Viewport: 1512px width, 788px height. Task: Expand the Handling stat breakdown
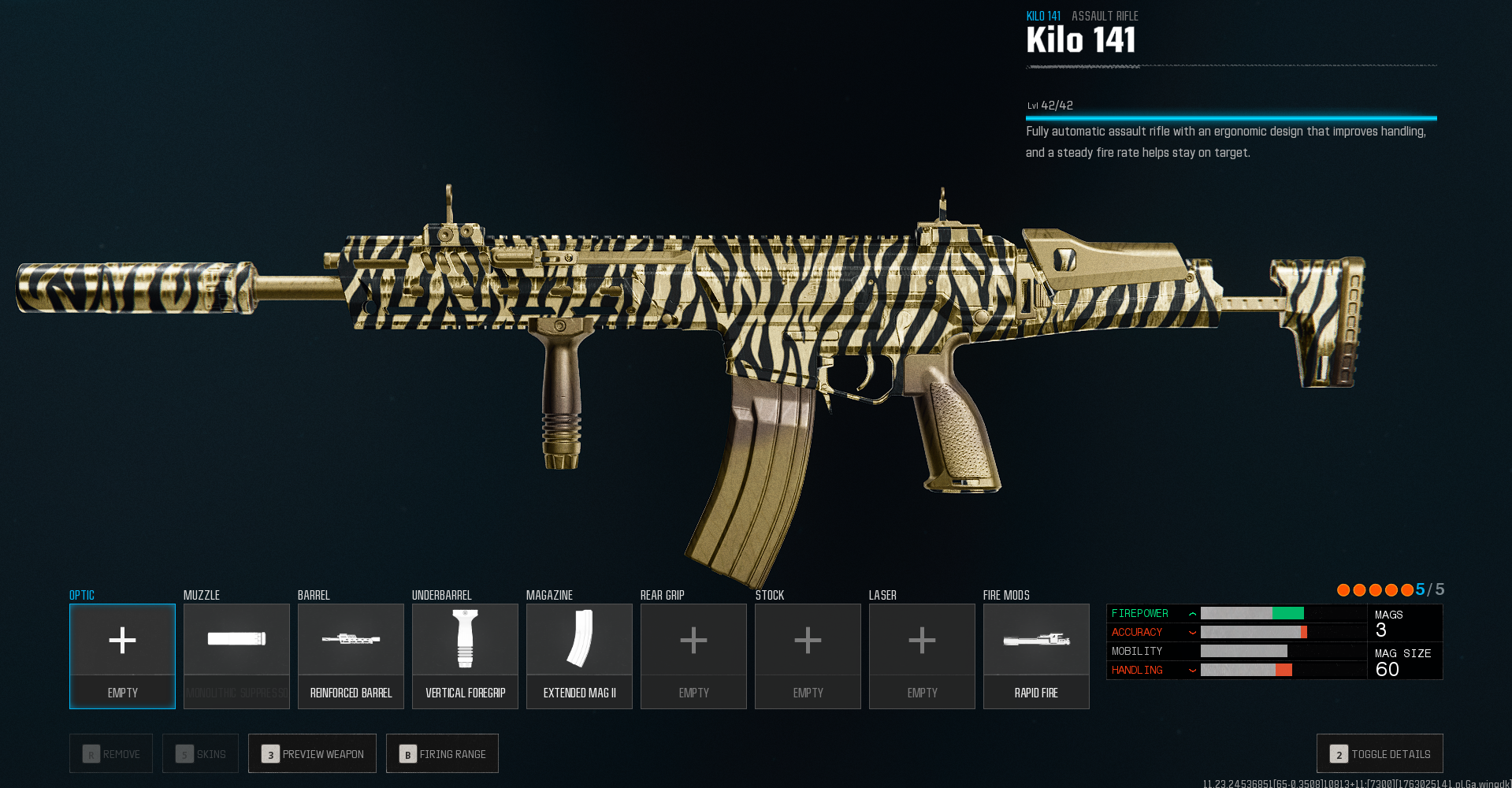pyautogui.click(x=1192, y=670)
